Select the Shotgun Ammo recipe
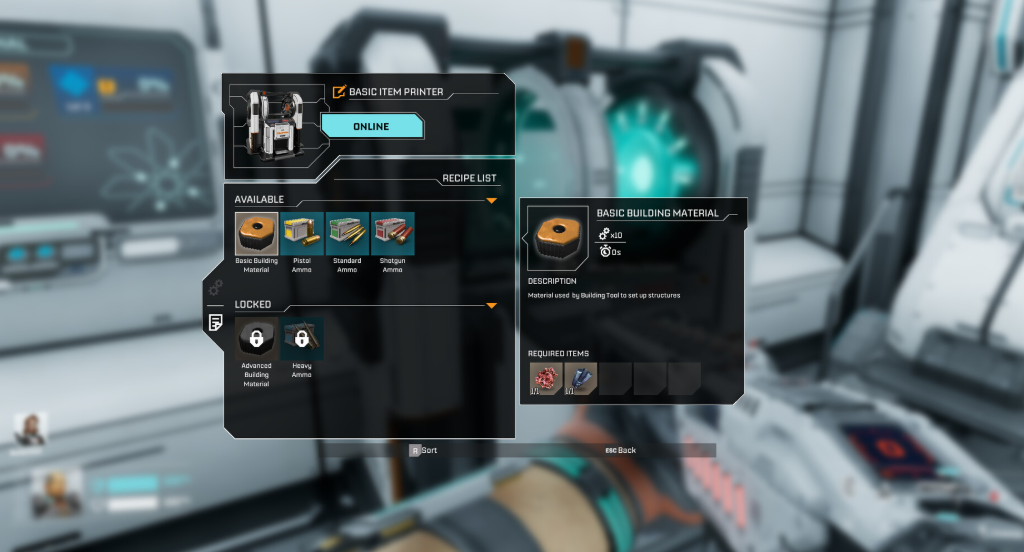Screen dimensions: 1024x552 click(392, 234)
